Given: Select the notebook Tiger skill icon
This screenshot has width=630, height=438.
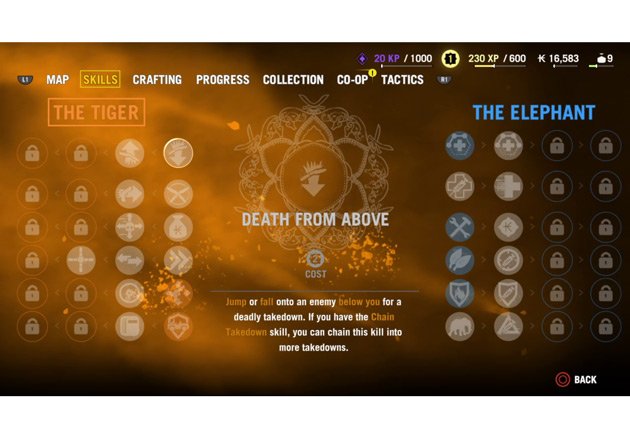Looking at the screenshot, I should click(x=130, y=326).
